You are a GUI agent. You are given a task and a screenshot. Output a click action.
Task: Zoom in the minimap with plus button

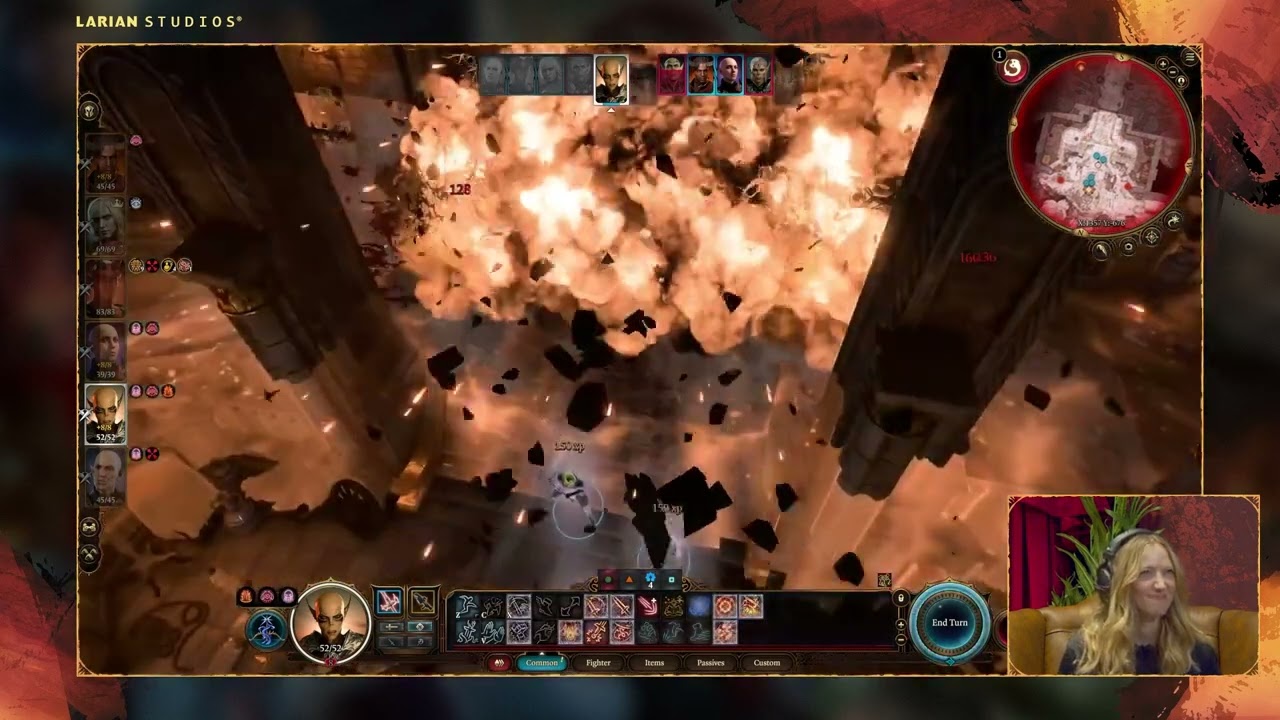tap(1163, 64)
